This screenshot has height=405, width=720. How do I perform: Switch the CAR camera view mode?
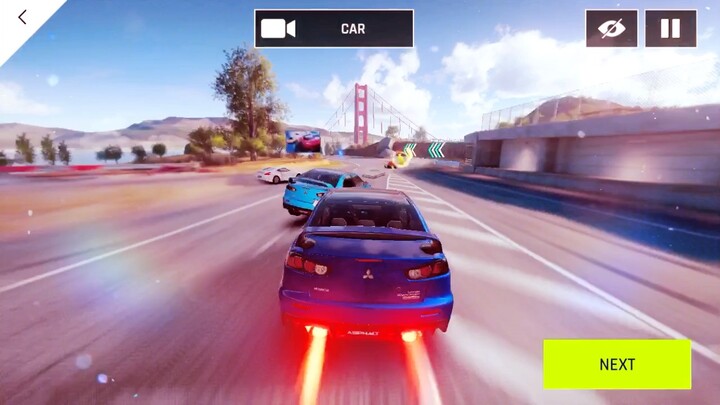pos(334,29)
